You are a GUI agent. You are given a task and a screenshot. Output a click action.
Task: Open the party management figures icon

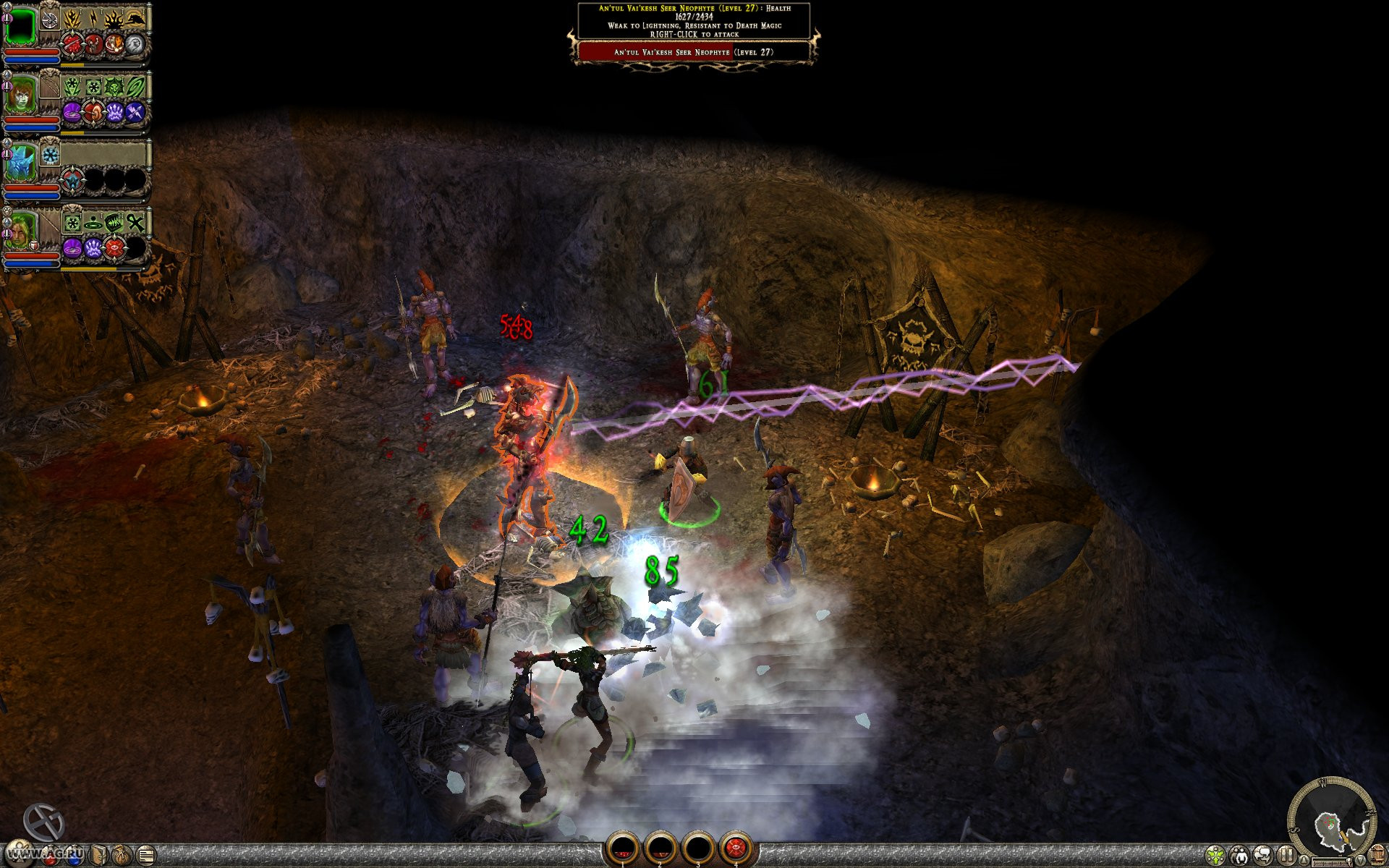[x=1239, y=856]
